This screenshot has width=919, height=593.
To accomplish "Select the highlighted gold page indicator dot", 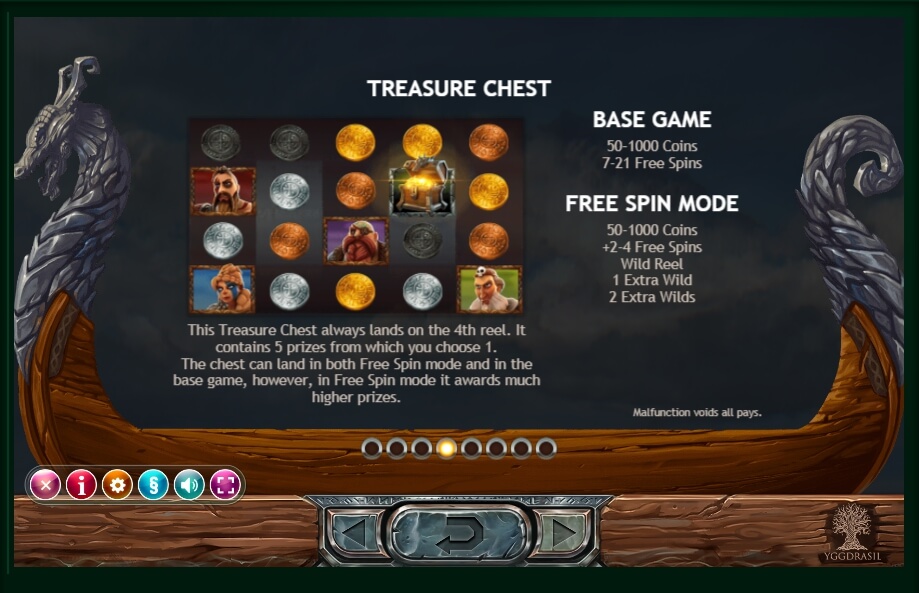I will pyautogui.click(x=447, y=448).
